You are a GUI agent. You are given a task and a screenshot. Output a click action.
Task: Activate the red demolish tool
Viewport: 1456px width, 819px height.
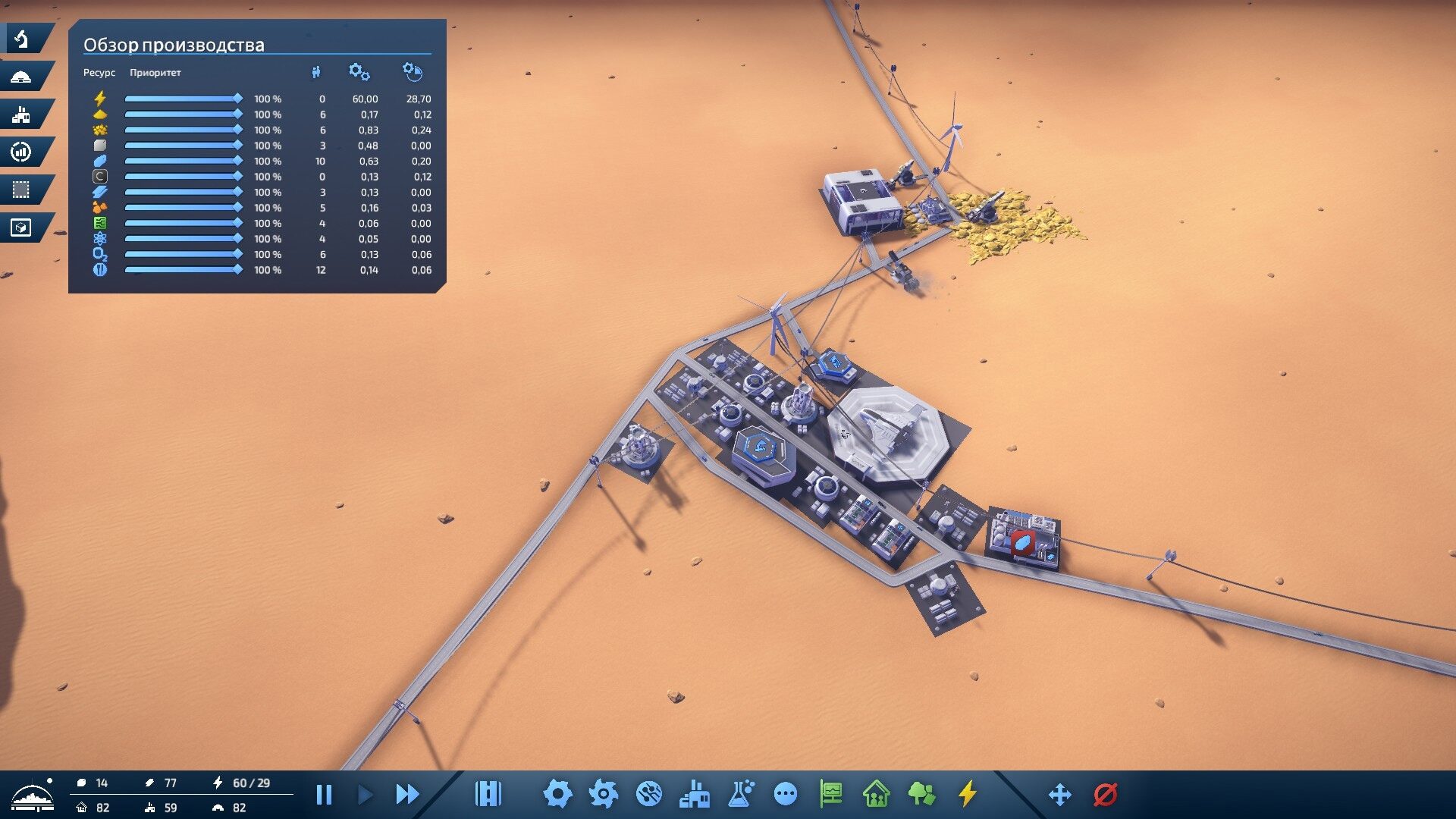coord(1105,795)
